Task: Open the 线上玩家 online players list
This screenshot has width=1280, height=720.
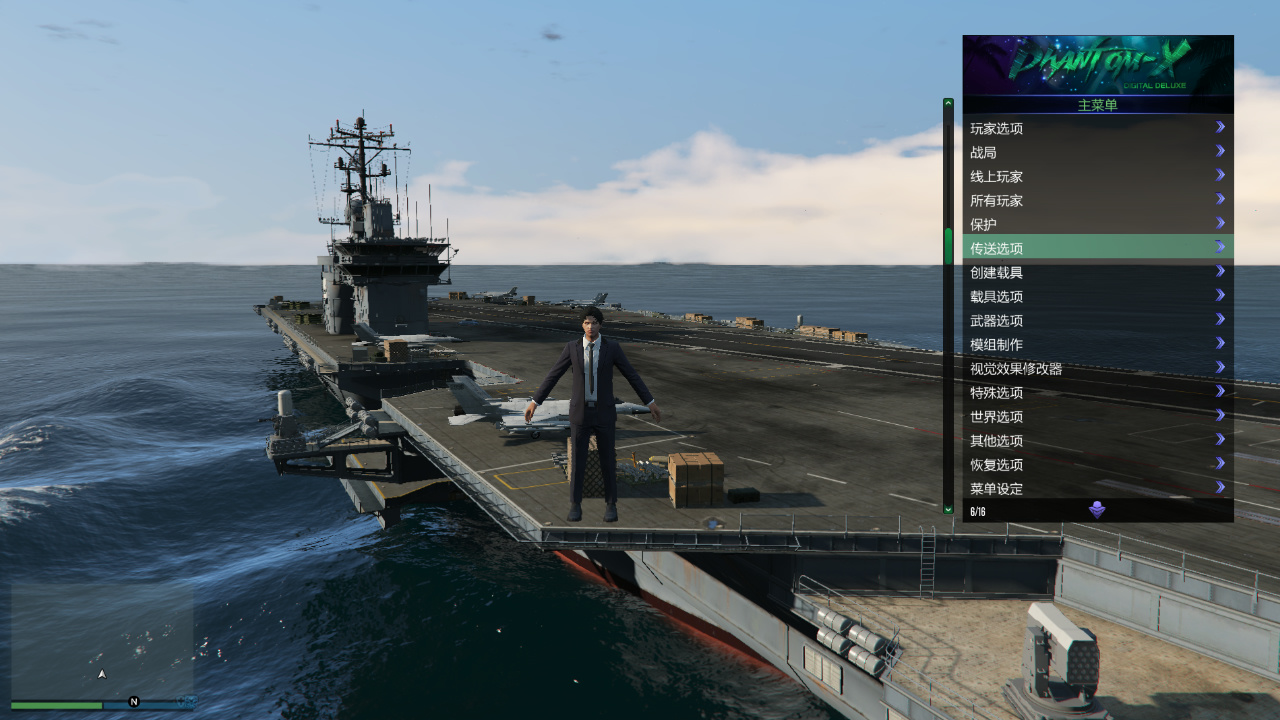Action: 1097,176
